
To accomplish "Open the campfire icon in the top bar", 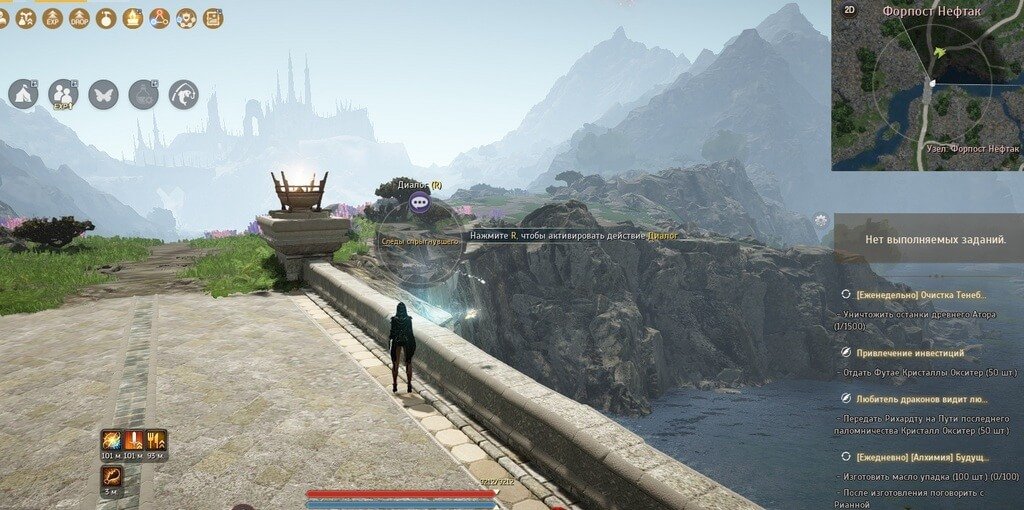I will (133, 18).
